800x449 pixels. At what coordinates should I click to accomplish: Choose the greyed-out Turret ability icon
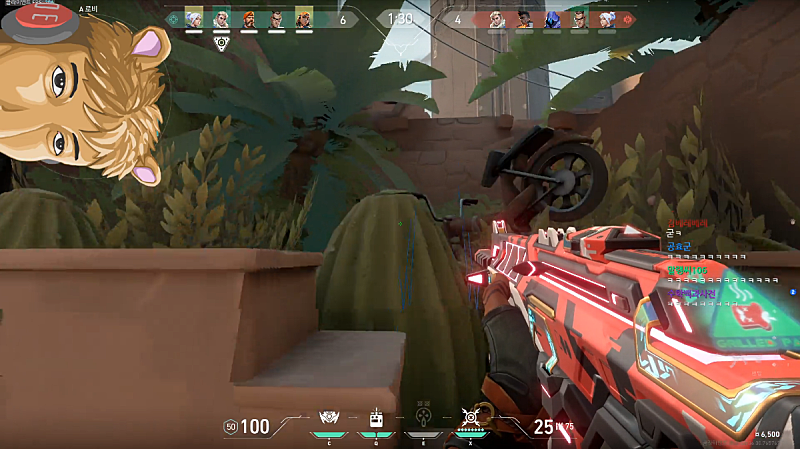421,418
